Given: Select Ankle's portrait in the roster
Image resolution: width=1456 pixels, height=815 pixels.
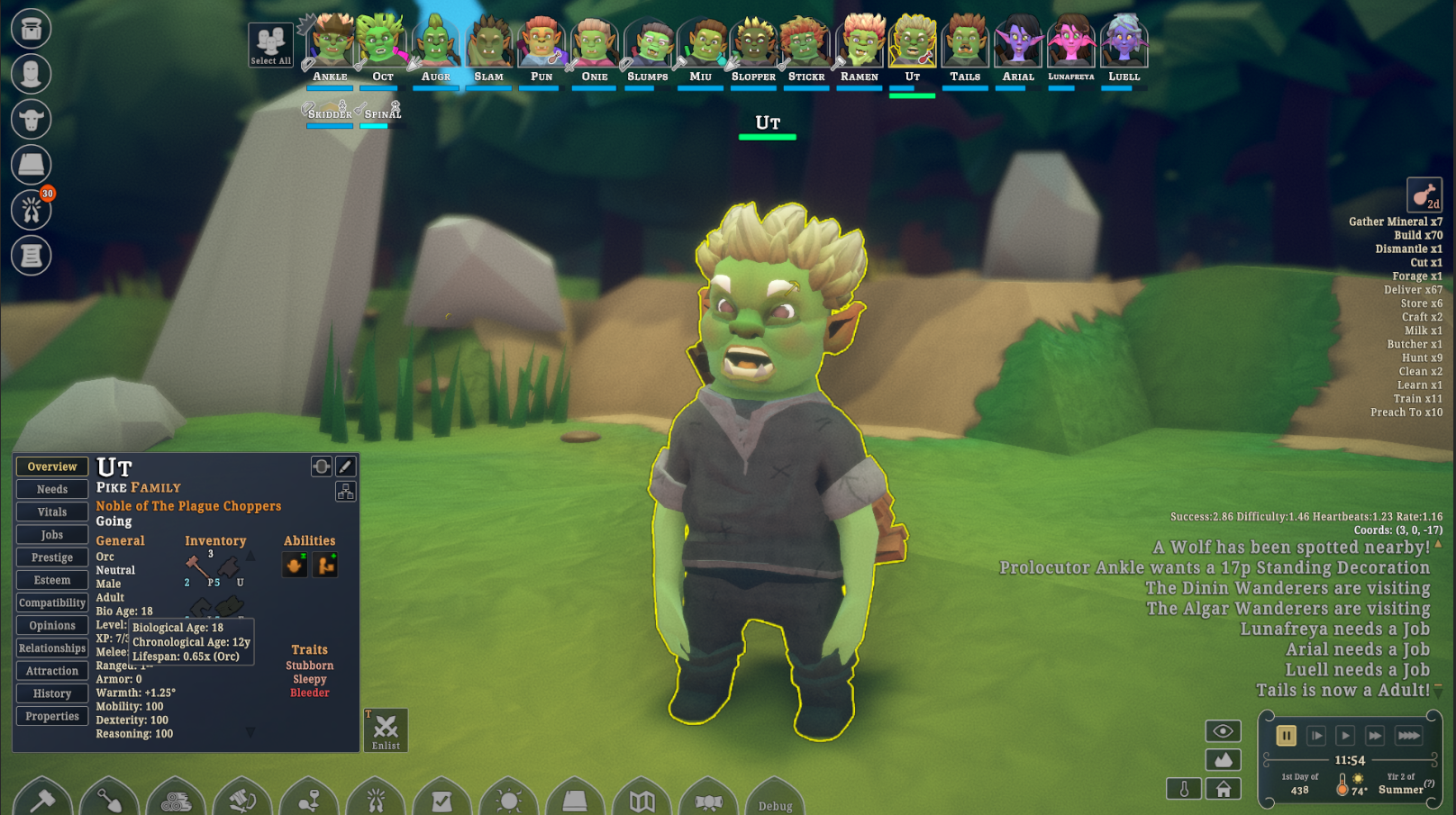Looking at the screenshot, I should 331,43.
